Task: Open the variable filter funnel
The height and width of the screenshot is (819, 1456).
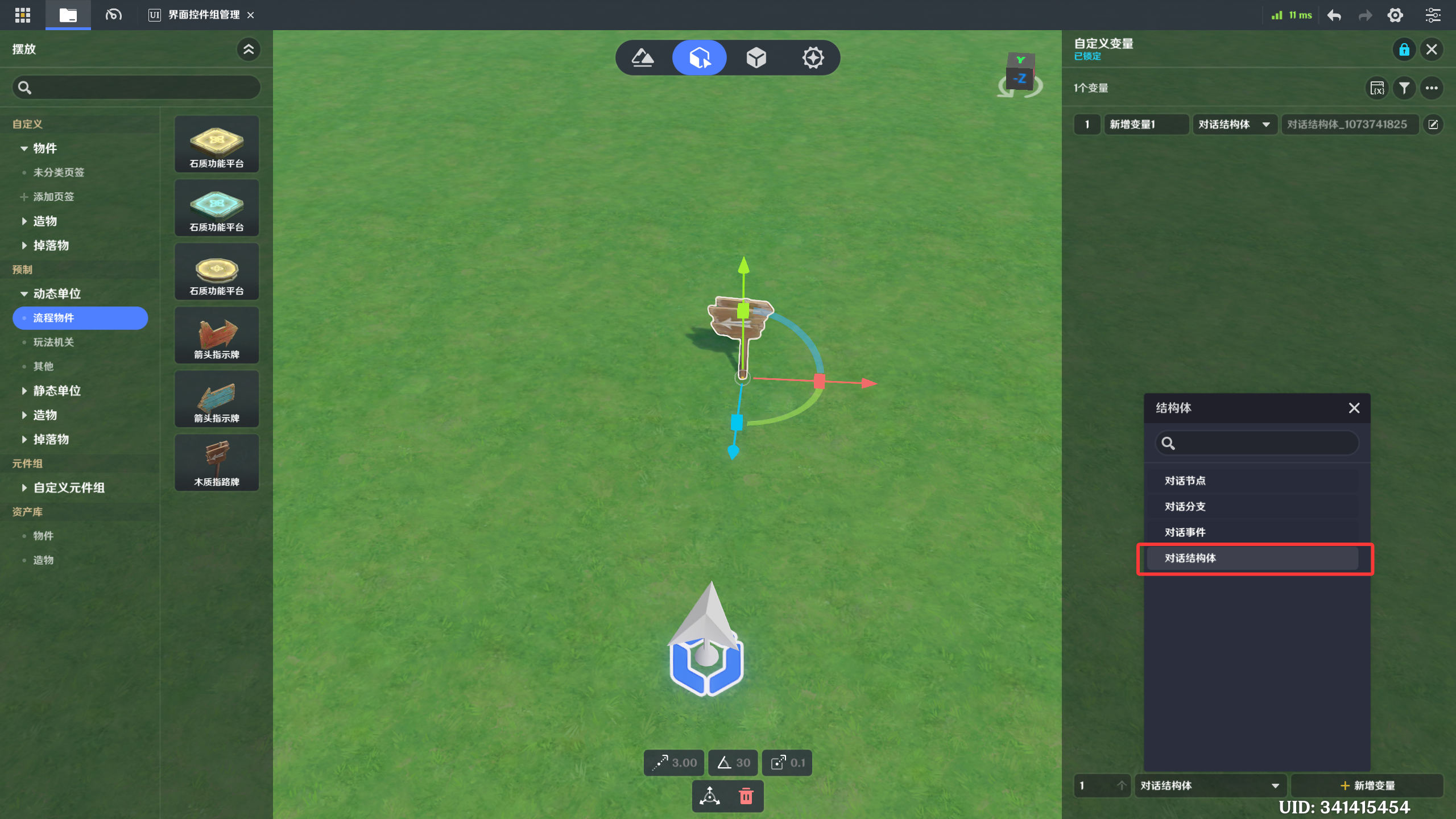Action: (x=1404, y=88)
